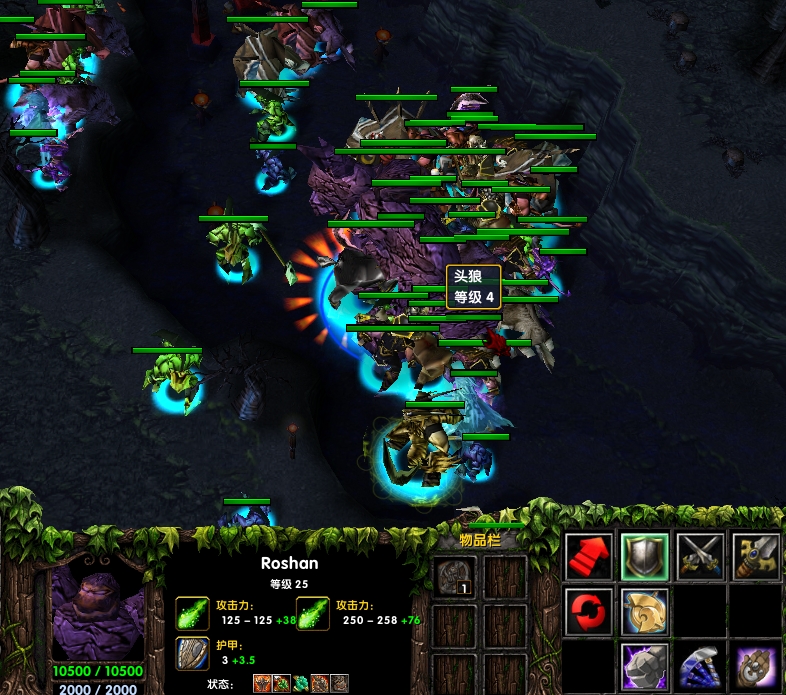Image resolution: width=786 pixels, height=695 pixels.
Task: Activate the silver shield Stop command
Action: pos(644,555)
